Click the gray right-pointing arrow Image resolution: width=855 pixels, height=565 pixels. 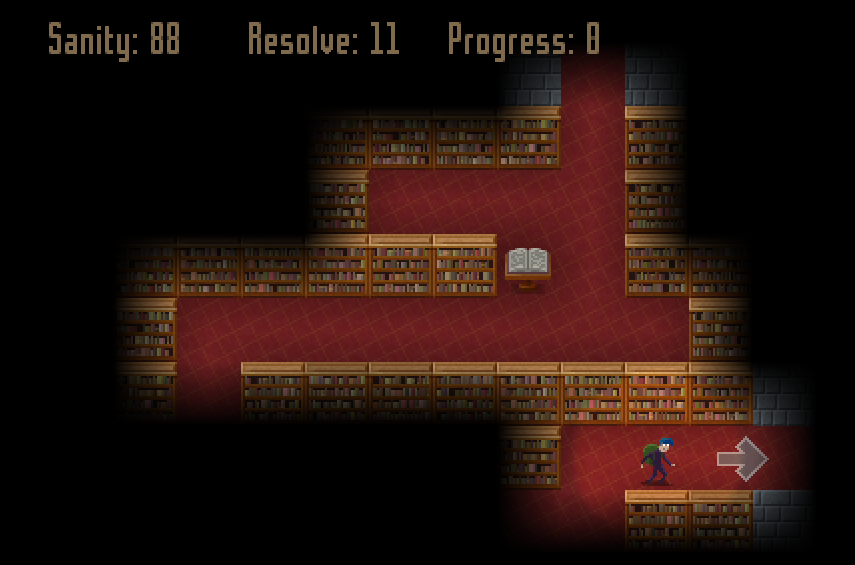(742, 459)
